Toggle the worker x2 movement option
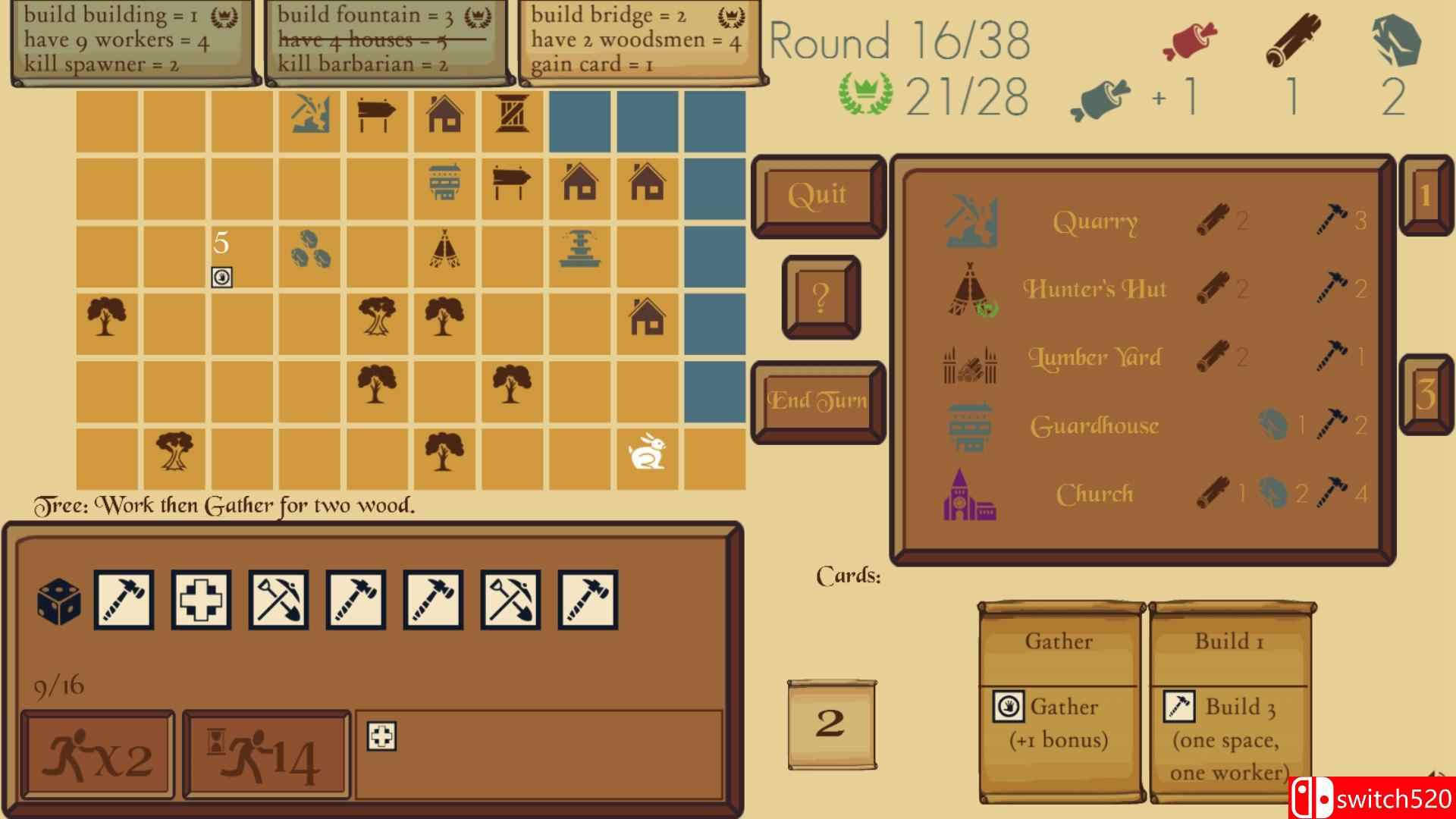 click(97, 752)
